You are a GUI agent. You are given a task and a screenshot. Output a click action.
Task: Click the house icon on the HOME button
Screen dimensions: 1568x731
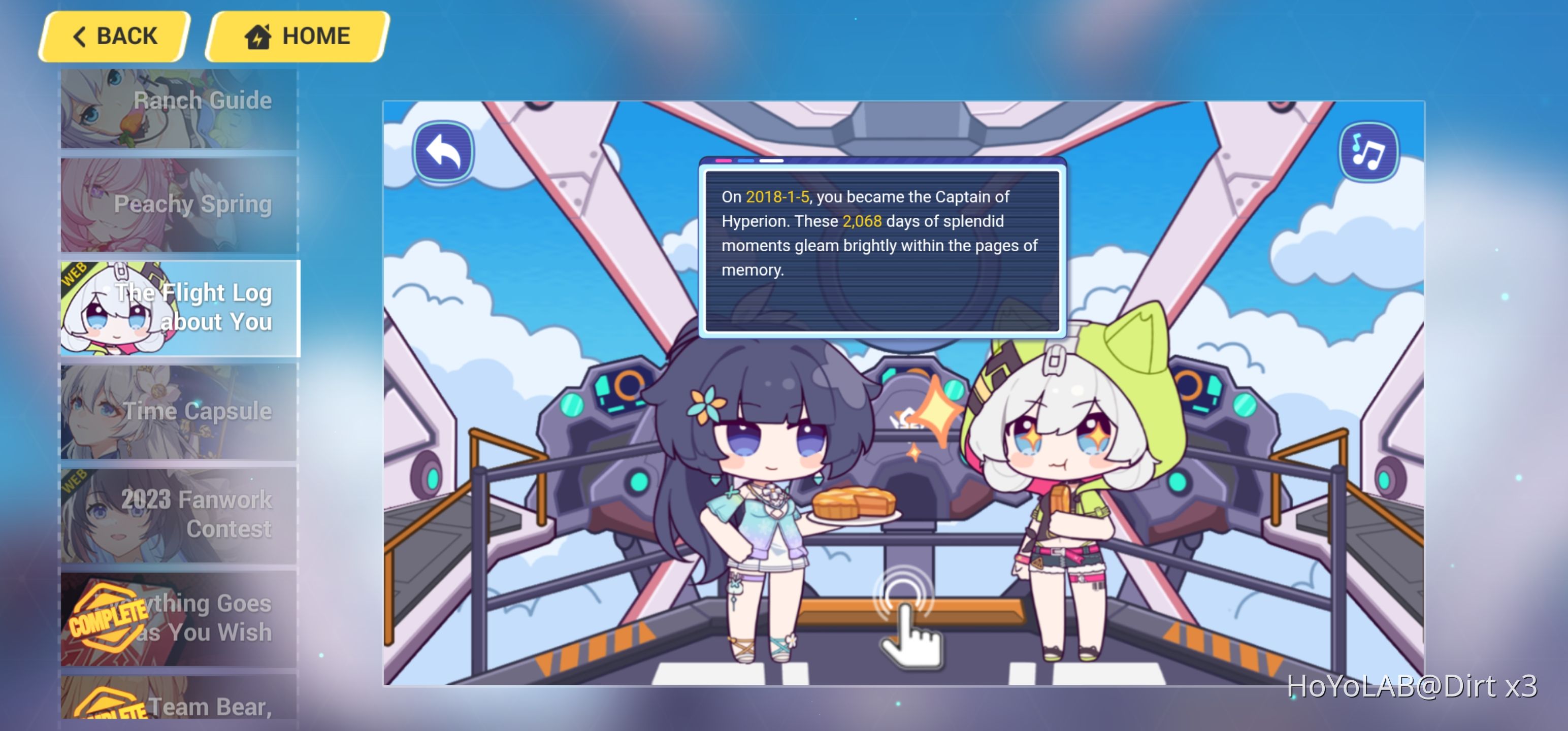(258, 37)
